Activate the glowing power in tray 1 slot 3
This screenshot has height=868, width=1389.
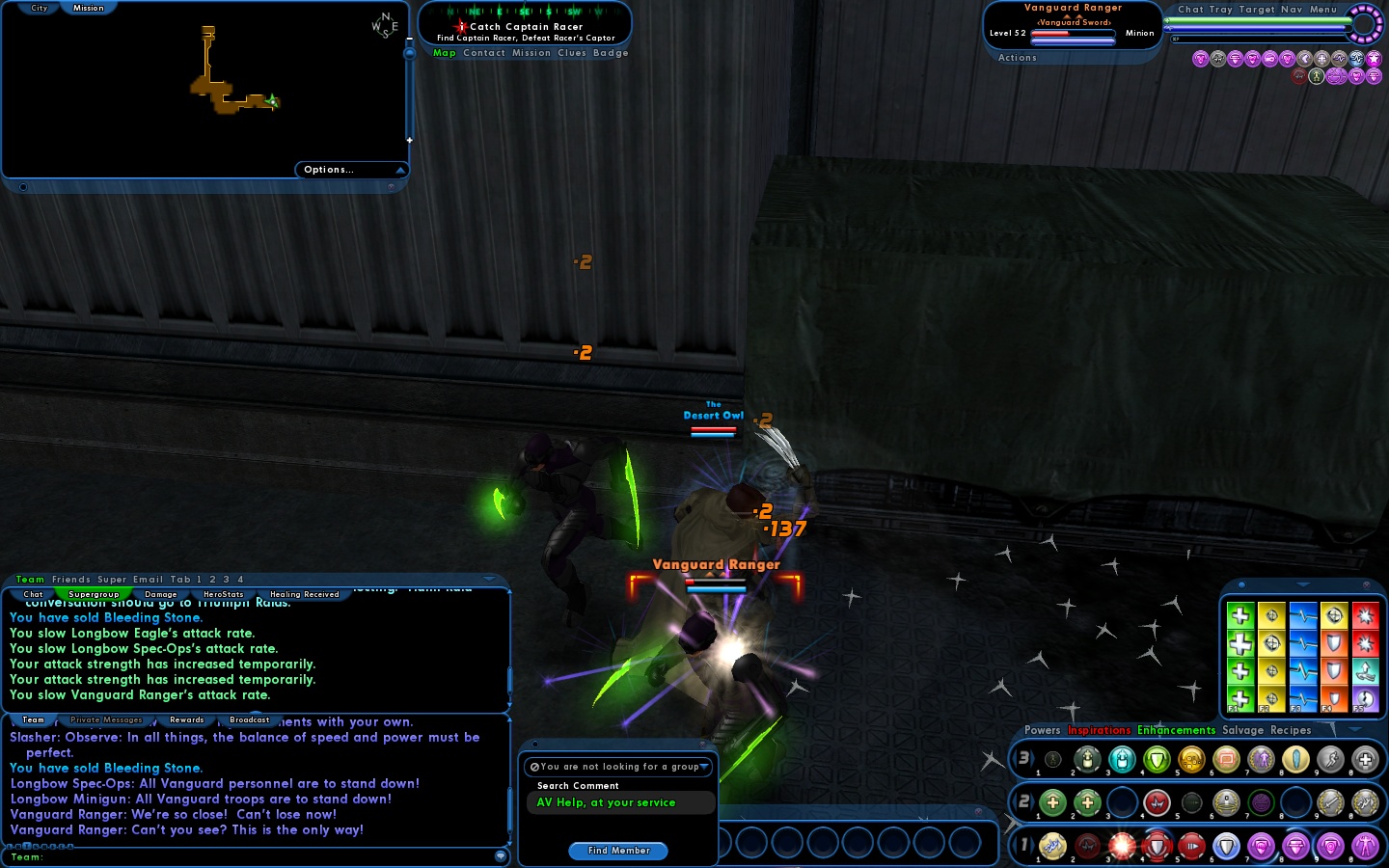(1123, 846)
